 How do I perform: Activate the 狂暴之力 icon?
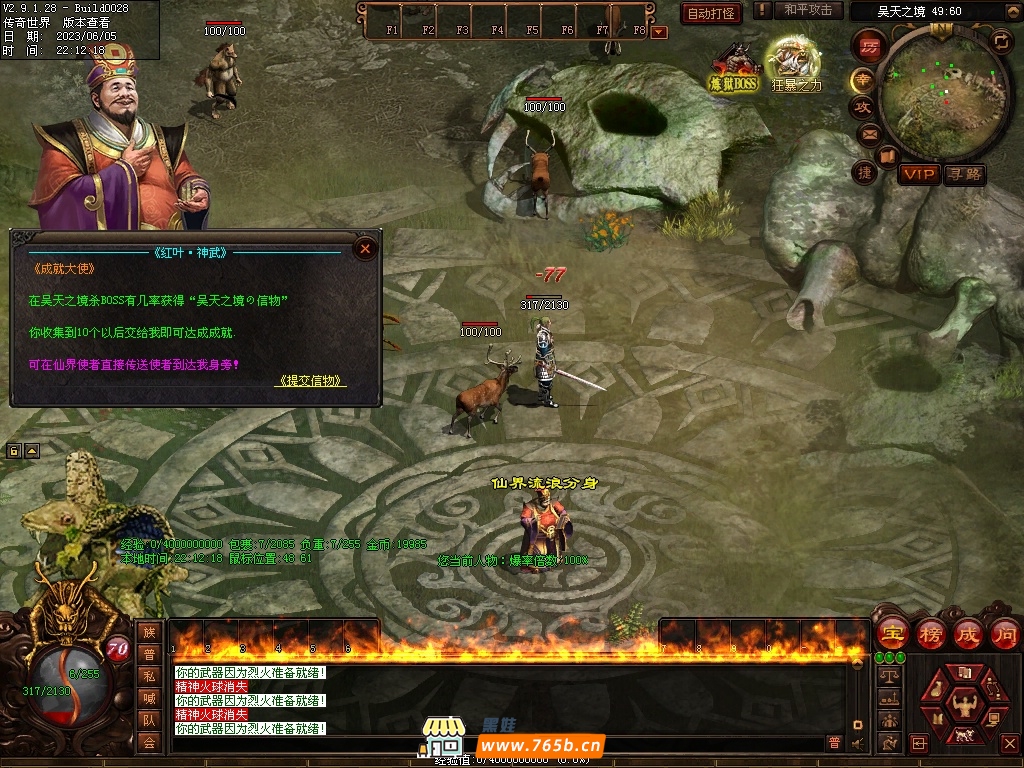coord(796,64)
